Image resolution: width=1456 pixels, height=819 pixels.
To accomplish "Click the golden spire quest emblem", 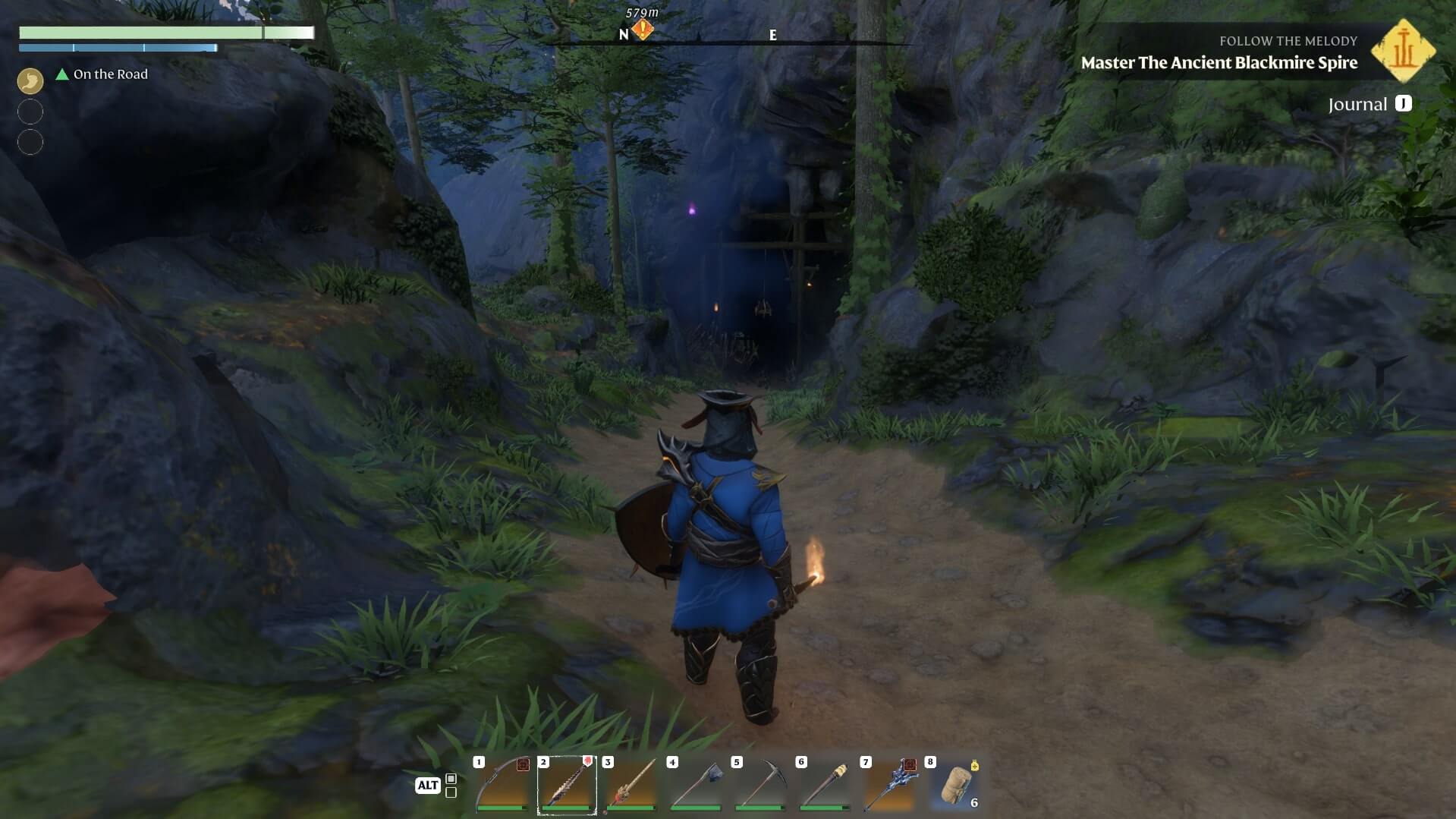I will point(1403,52).
